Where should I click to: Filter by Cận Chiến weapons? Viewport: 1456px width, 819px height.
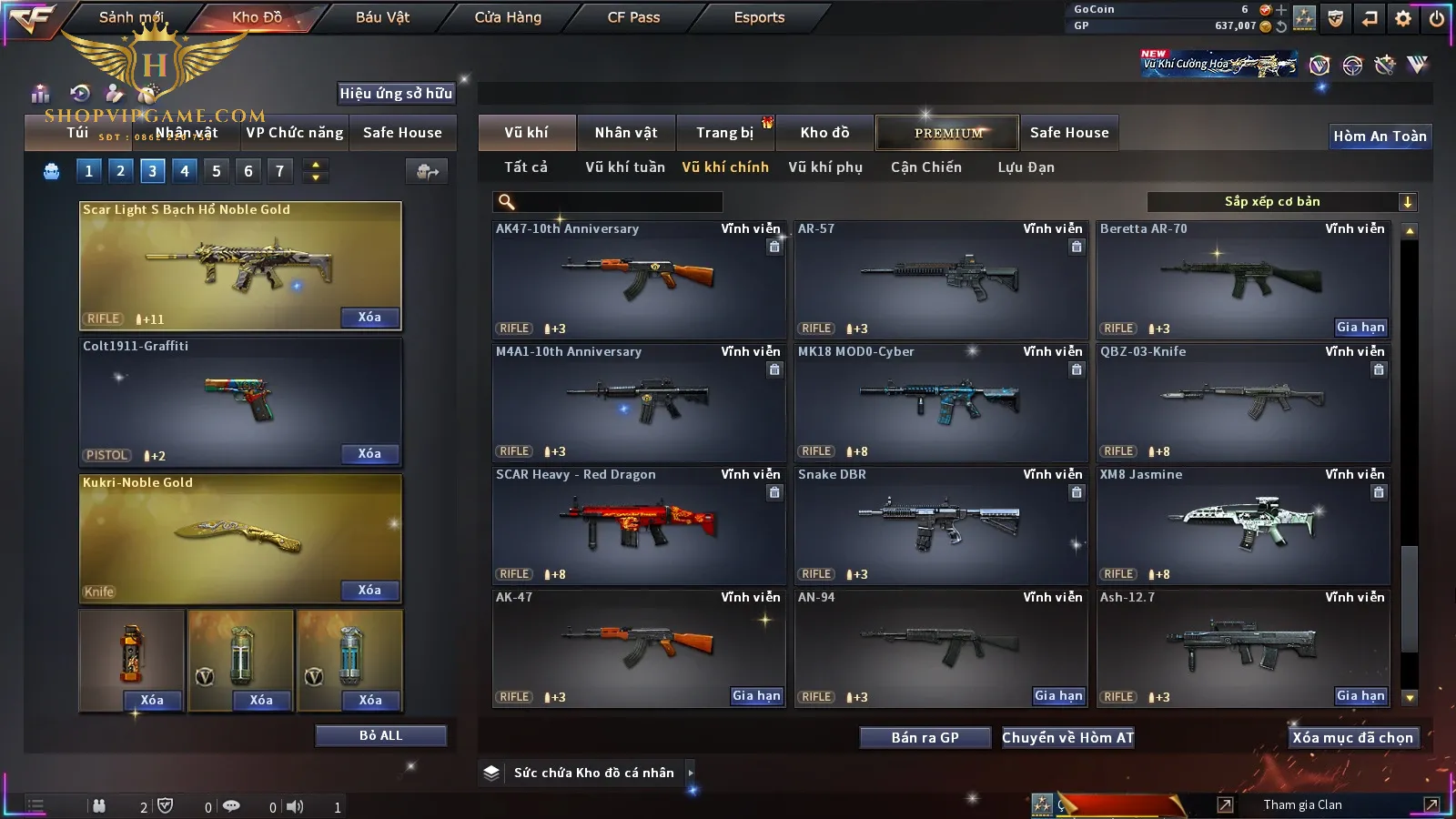coord(925,167)
